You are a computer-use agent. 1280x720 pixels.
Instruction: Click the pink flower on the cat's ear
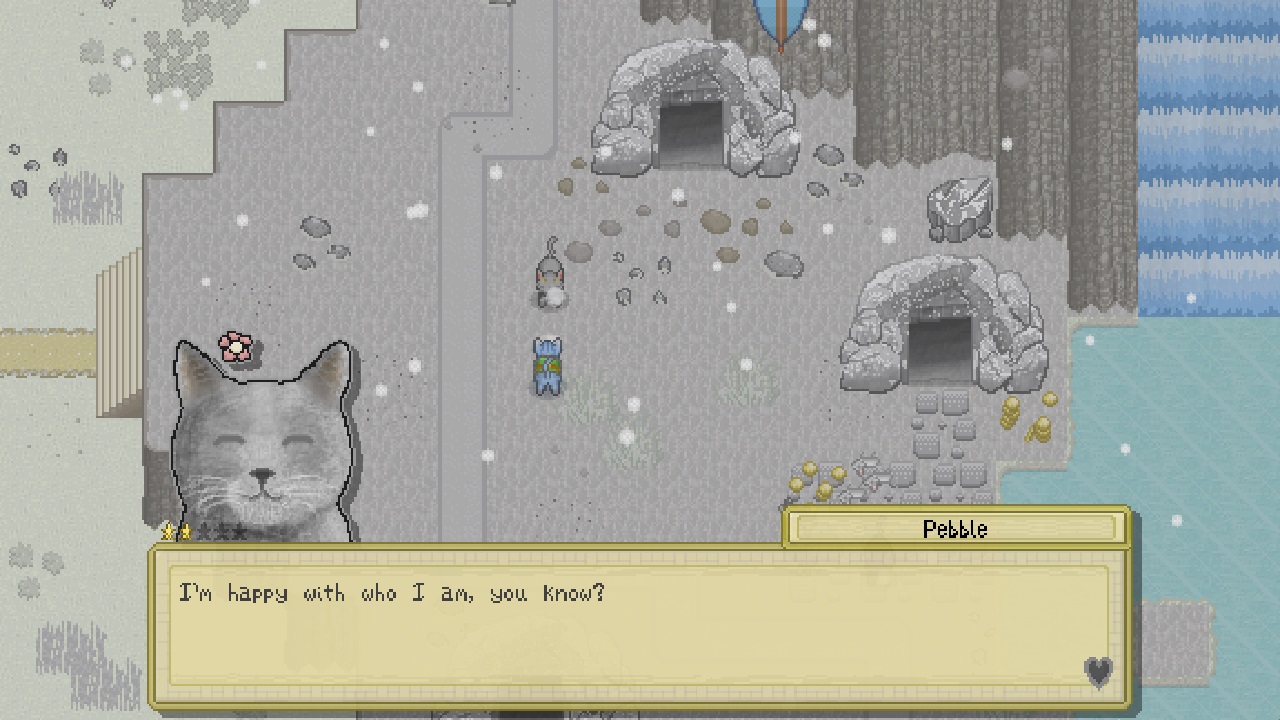point(234,345)
